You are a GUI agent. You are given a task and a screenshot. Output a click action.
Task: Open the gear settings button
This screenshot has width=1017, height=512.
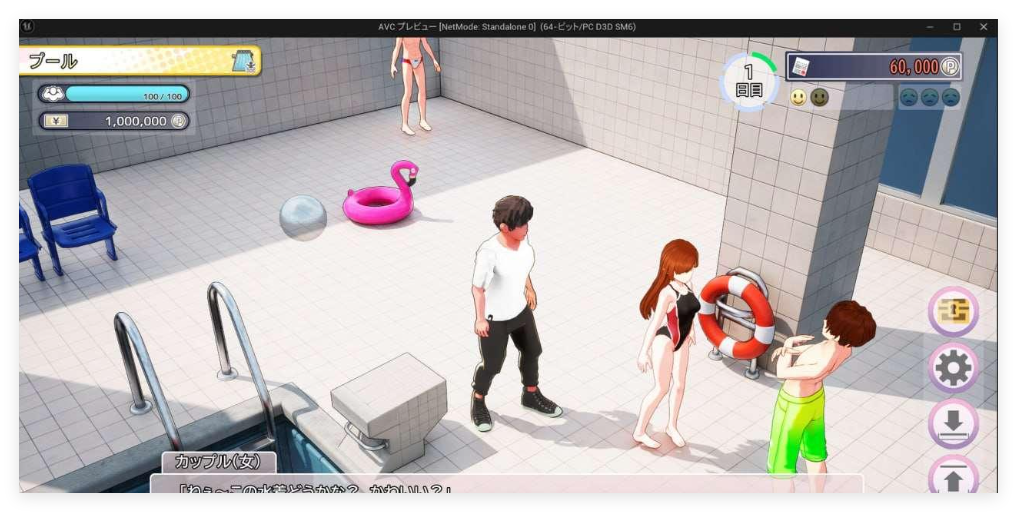tap(953, 370)
